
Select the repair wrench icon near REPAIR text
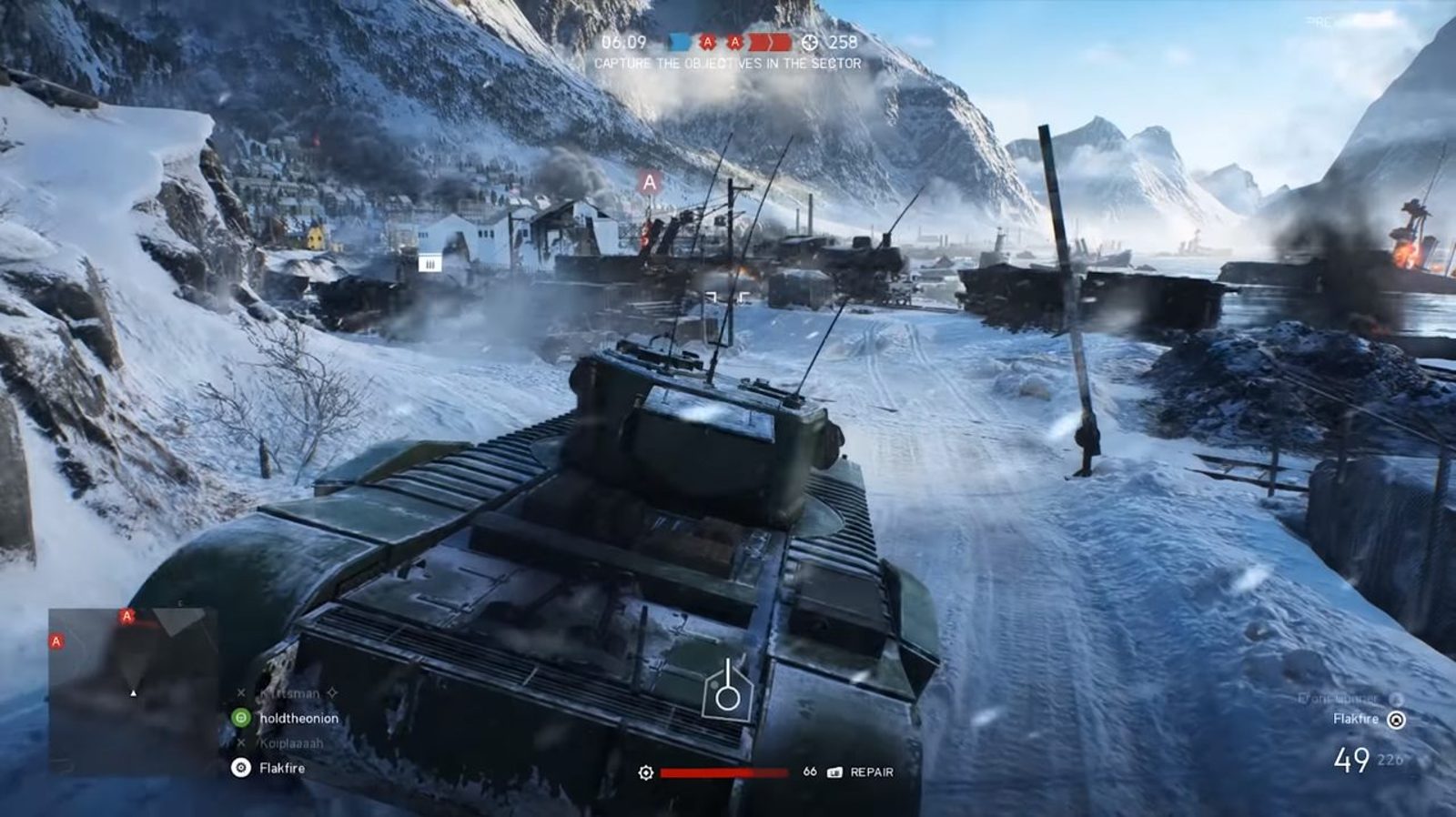click(835, 773)
